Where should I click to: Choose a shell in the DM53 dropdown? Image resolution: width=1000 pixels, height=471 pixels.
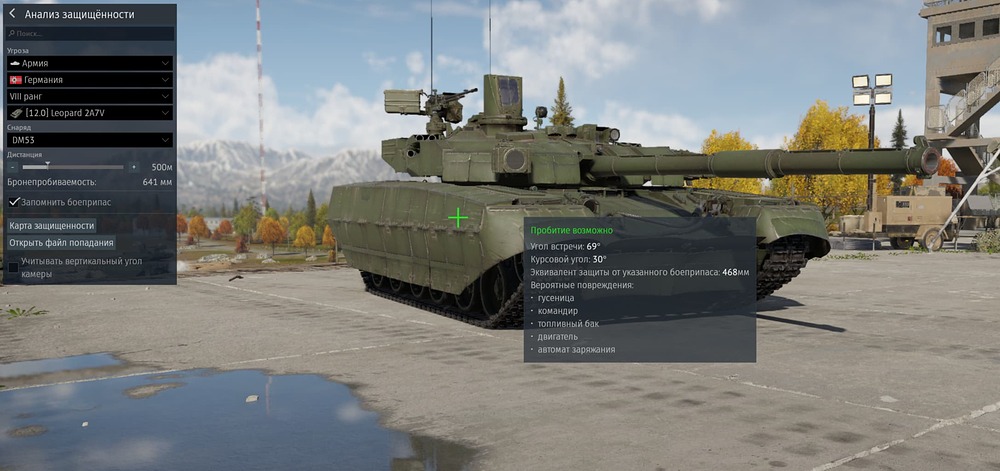click(90, 141)
